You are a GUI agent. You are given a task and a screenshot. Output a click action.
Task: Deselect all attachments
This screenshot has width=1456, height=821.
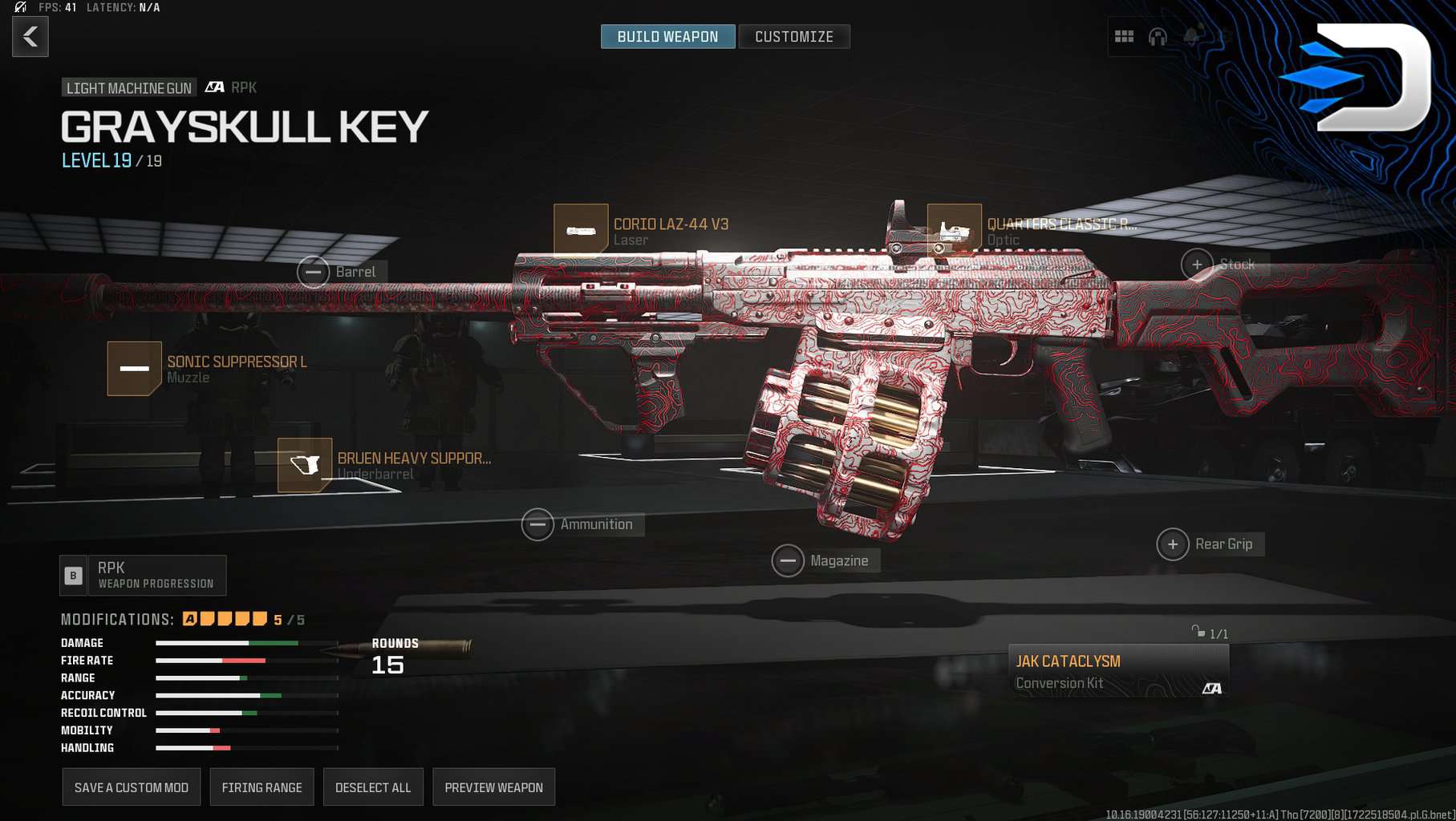(x=373, y=787)
